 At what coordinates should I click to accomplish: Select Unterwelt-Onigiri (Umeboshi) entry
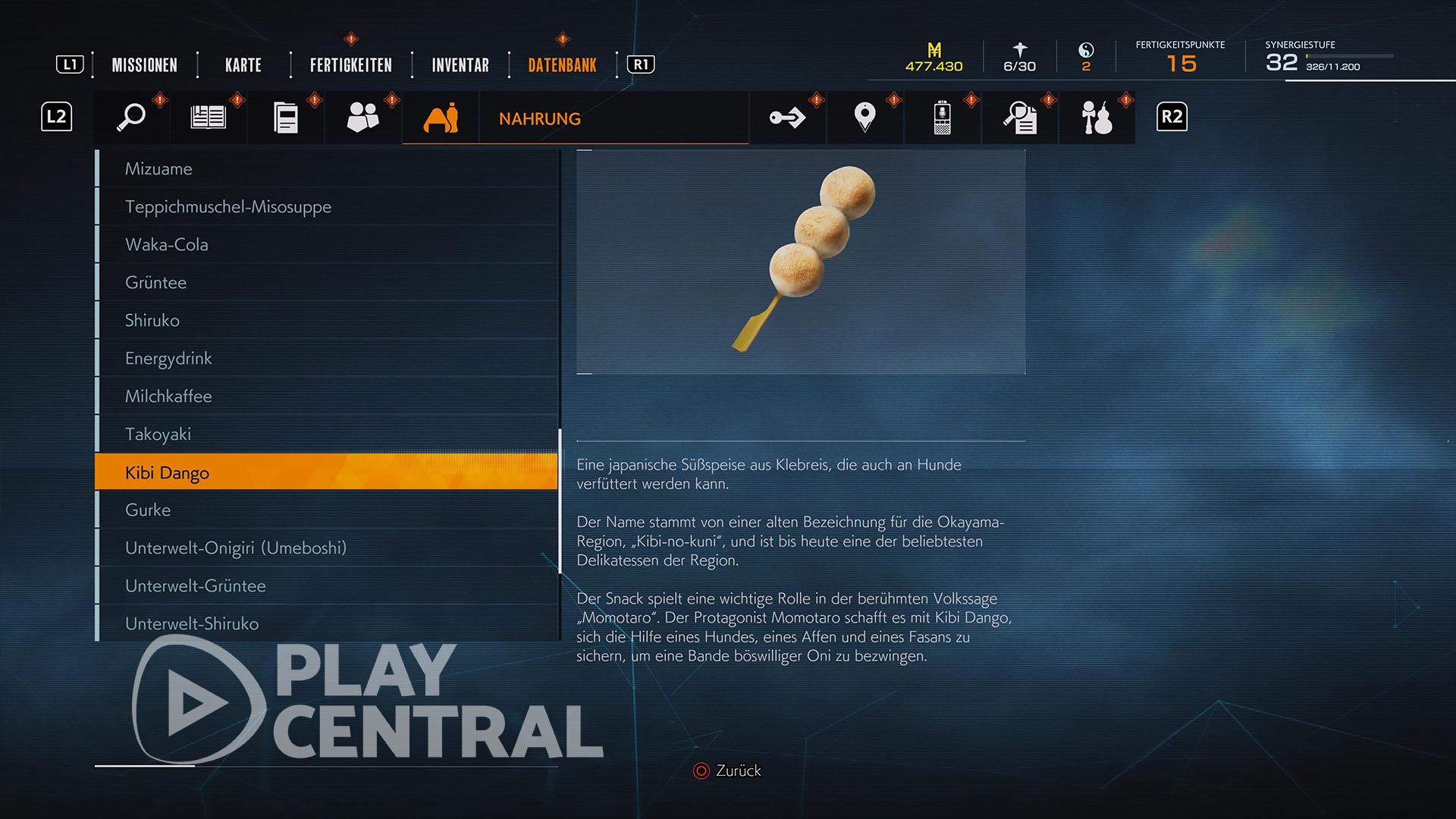(235, 548)
